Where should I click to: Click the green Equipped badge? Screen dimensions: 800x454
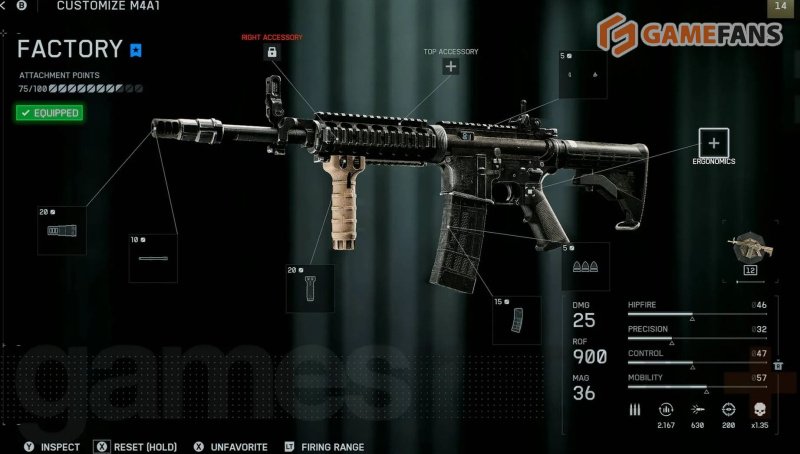coord(48,113)
